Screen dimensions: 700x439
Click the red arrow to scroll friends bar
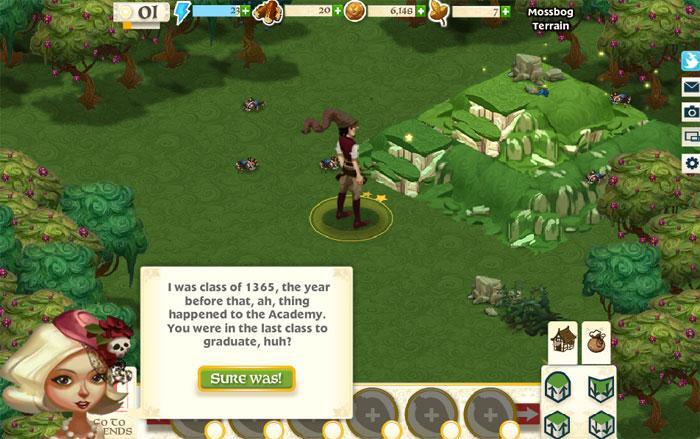click(529, 413)
